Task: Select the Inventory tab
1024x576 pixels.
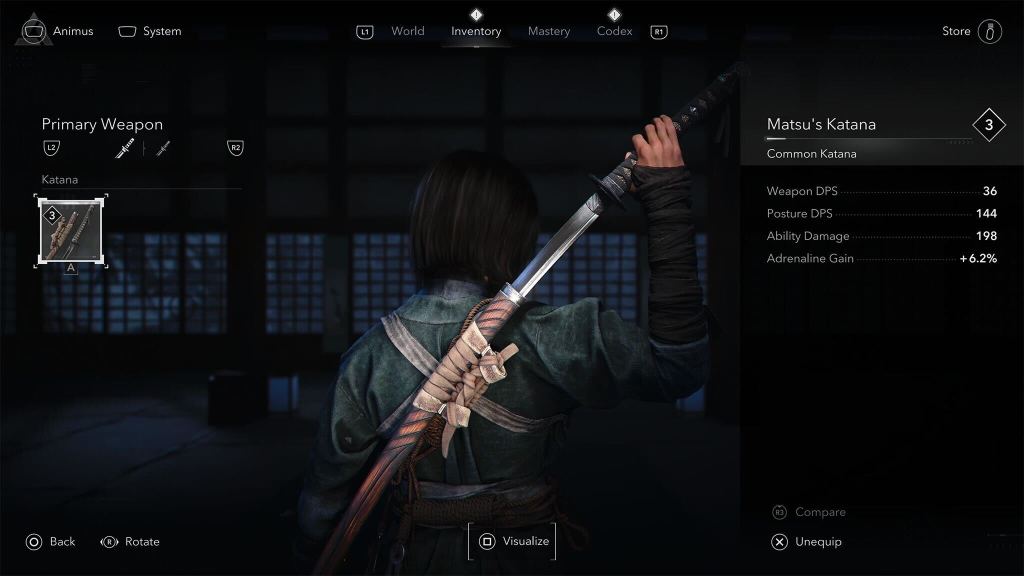Action: click(476, 31)
